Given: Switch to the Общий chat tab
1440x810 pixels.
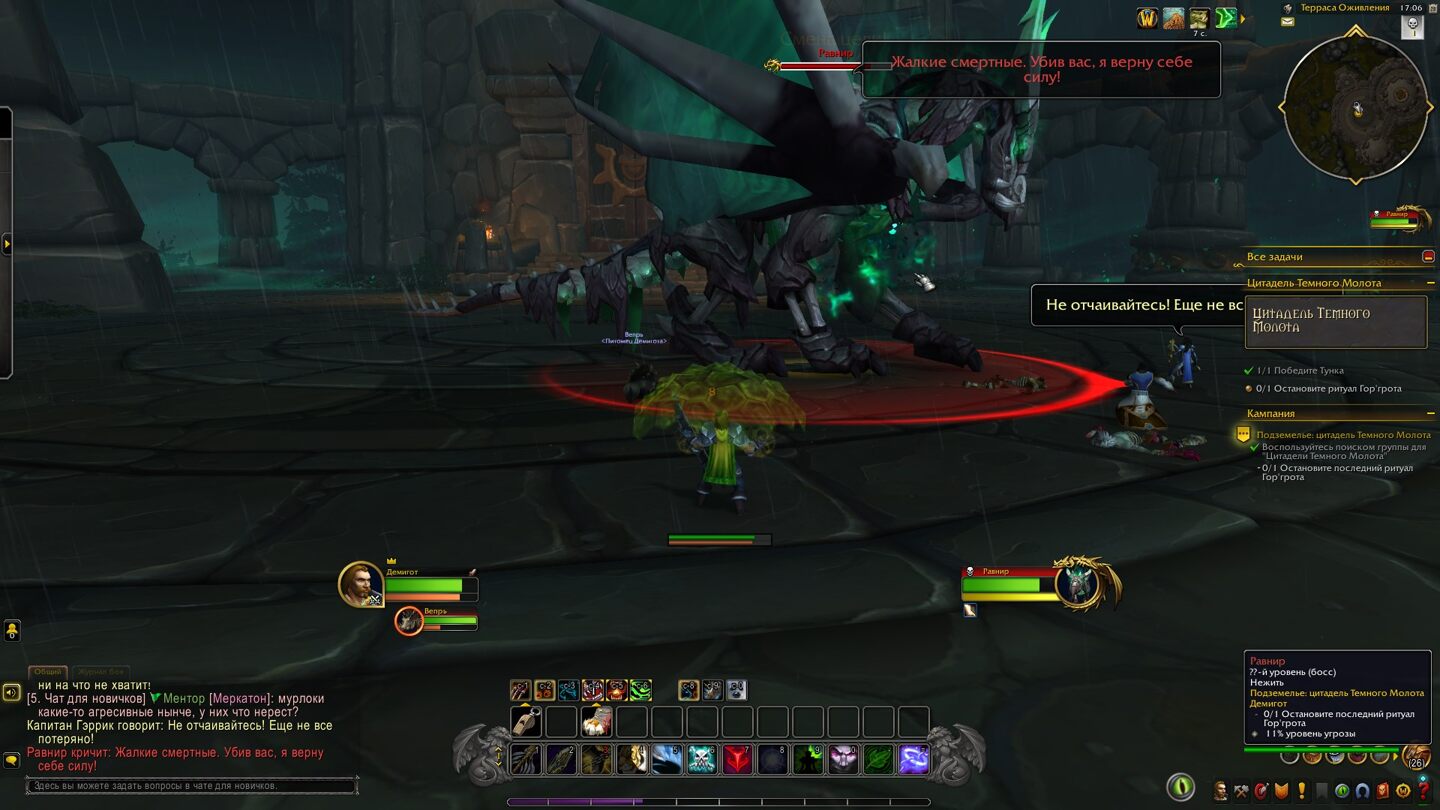Looking at the screenshot, I should pyautogui.click(x=46, y=672).
